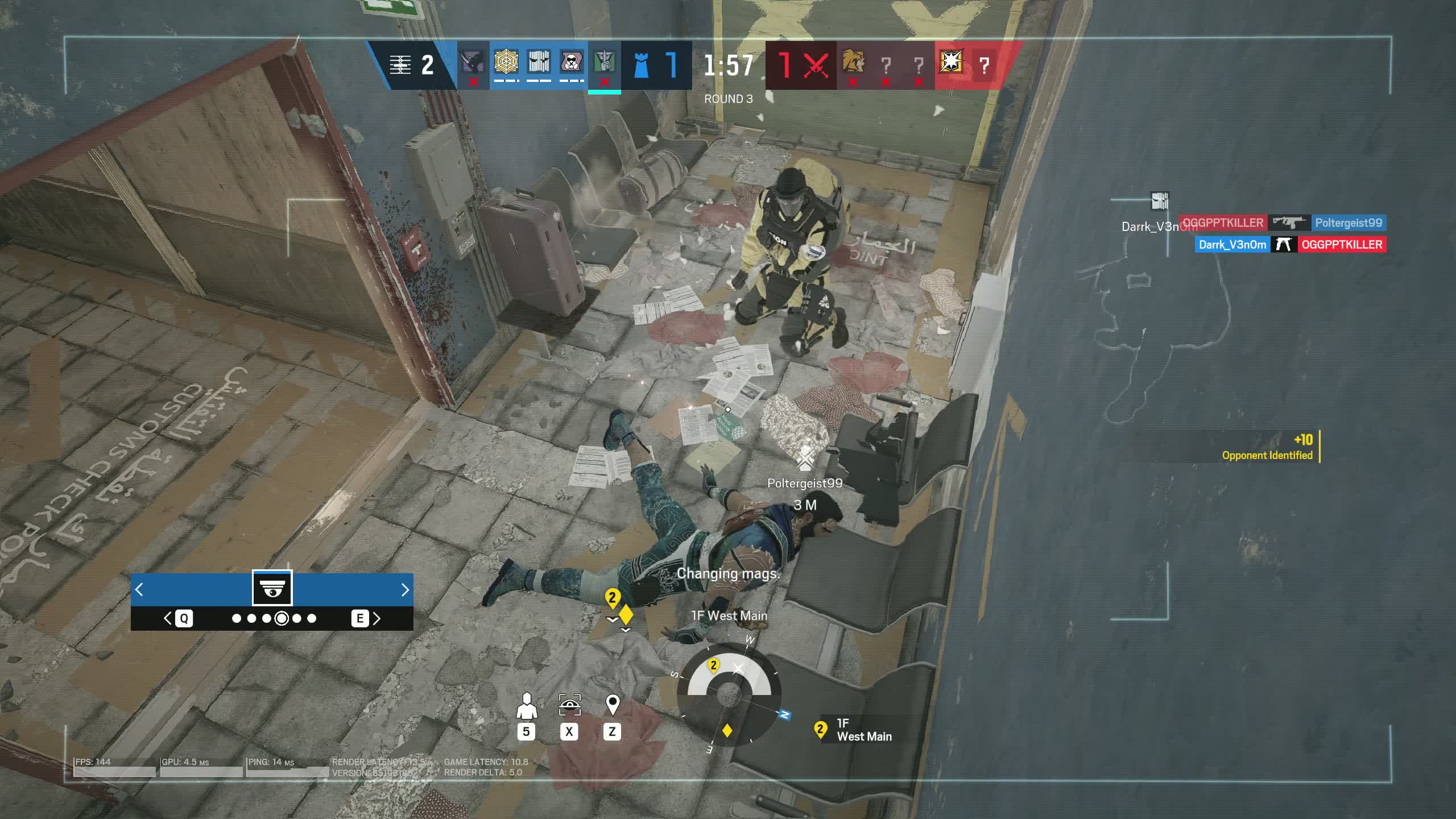The height and width of the screenshot is (819, 1456).
Task: Click the Poltergeist99 kill feed entry
Action: [x=1348, y=223]
